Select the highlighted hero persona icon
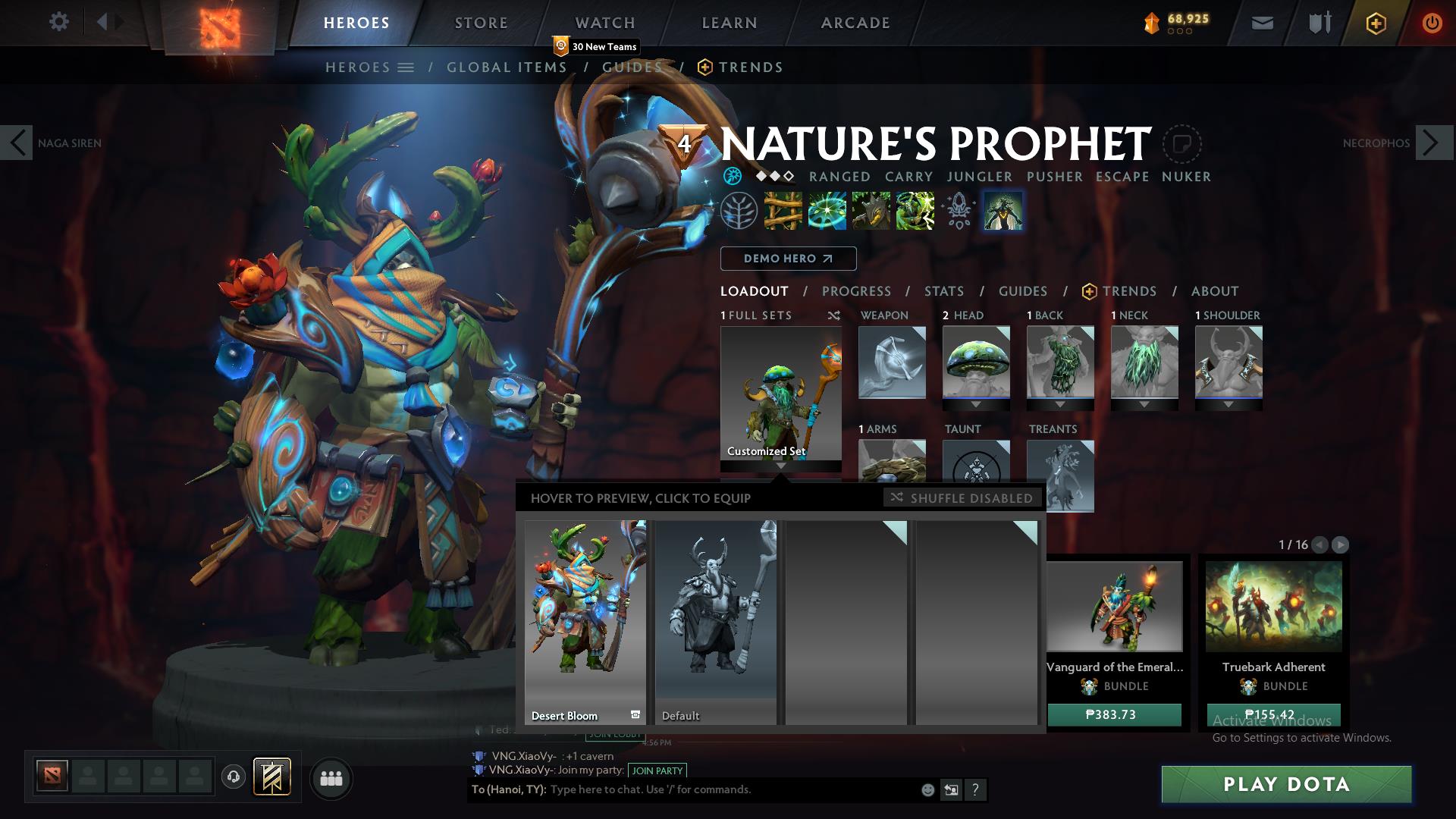The height and width of the screenshot is (819, 1456). click(1003, 211)
